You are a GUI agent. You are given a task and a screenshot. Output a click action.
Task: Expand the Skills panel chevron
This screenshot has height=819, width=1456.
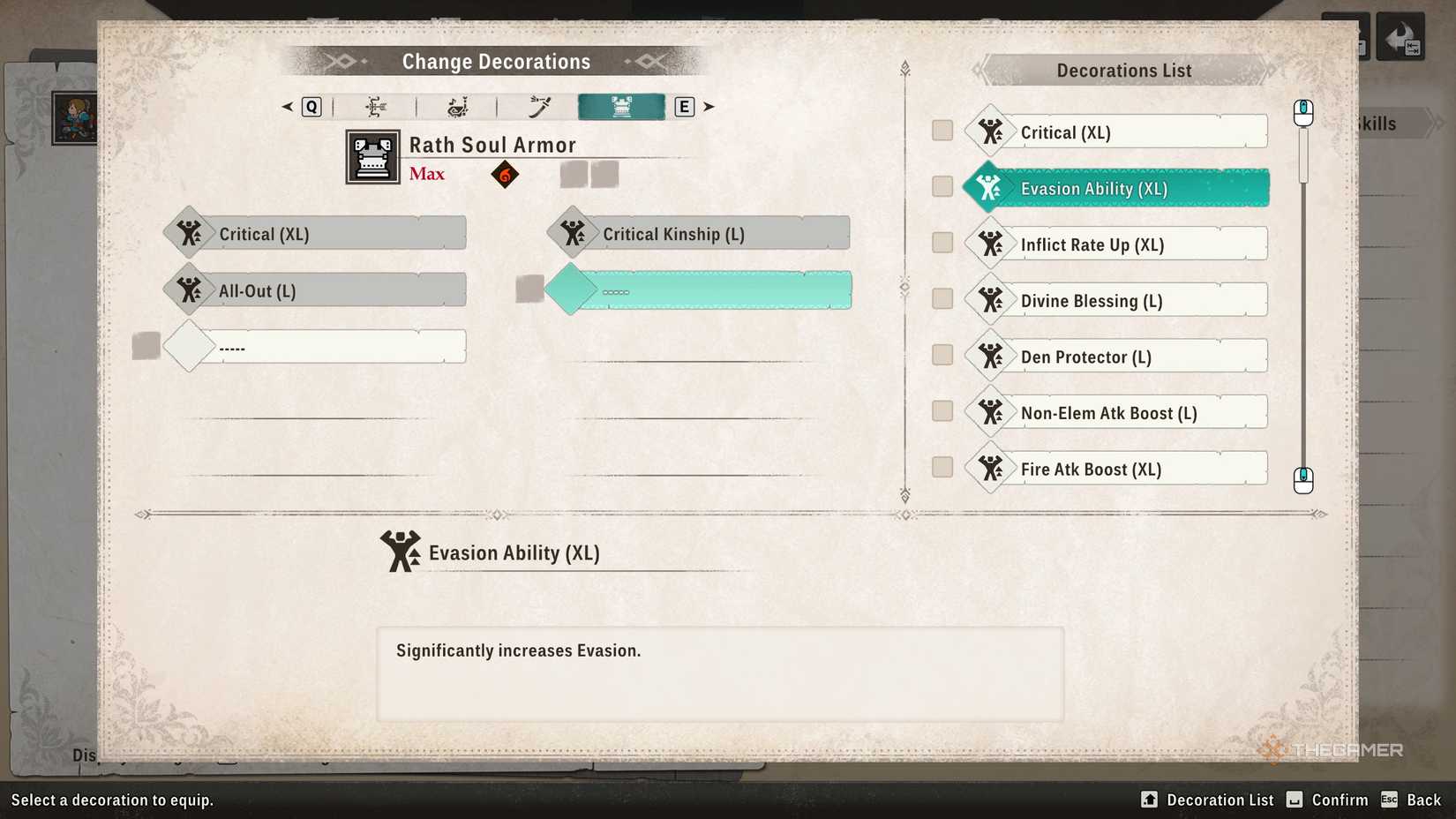point(1434,124)
